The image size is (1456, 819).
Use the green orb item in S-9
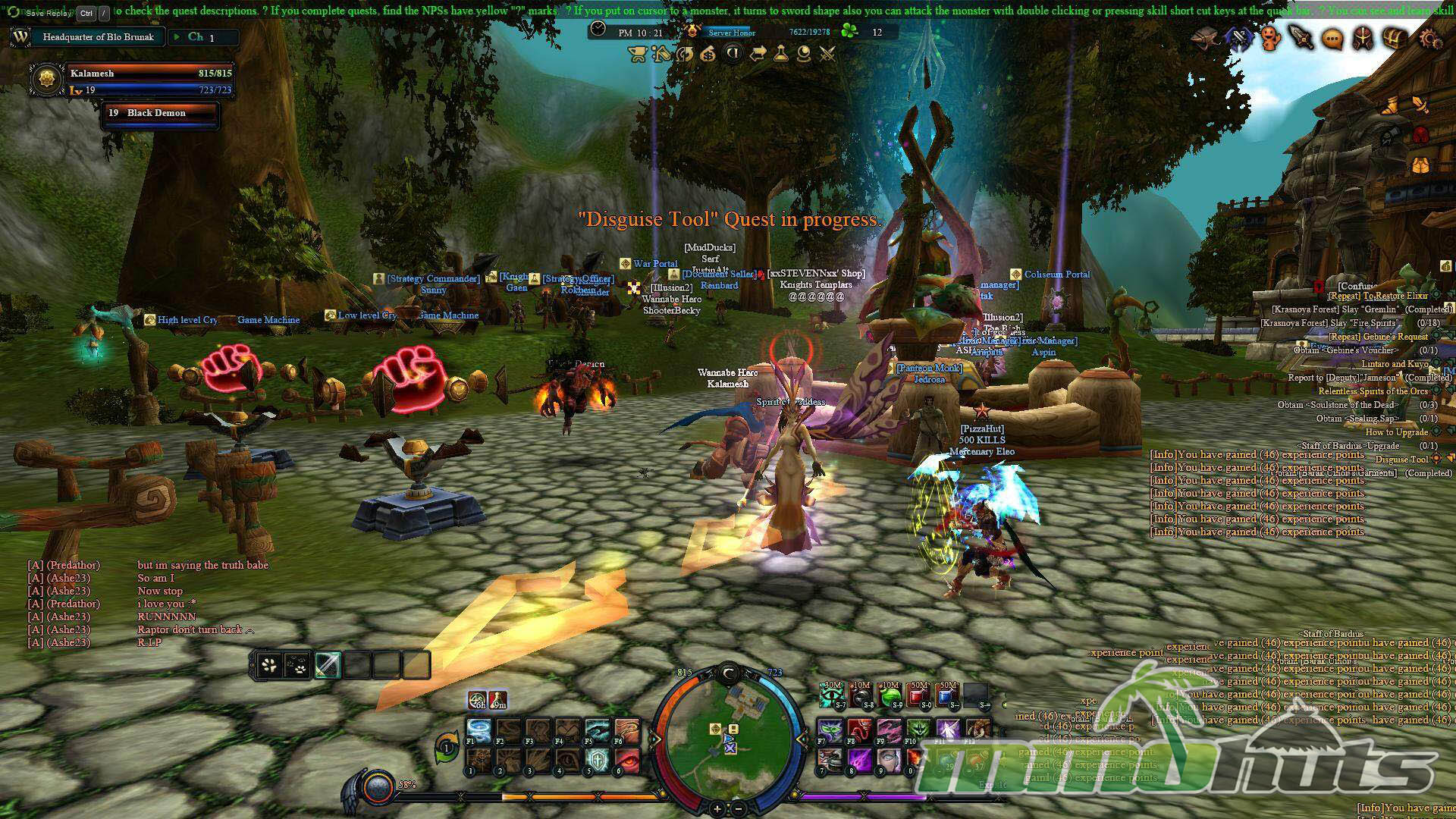[889, 695]
